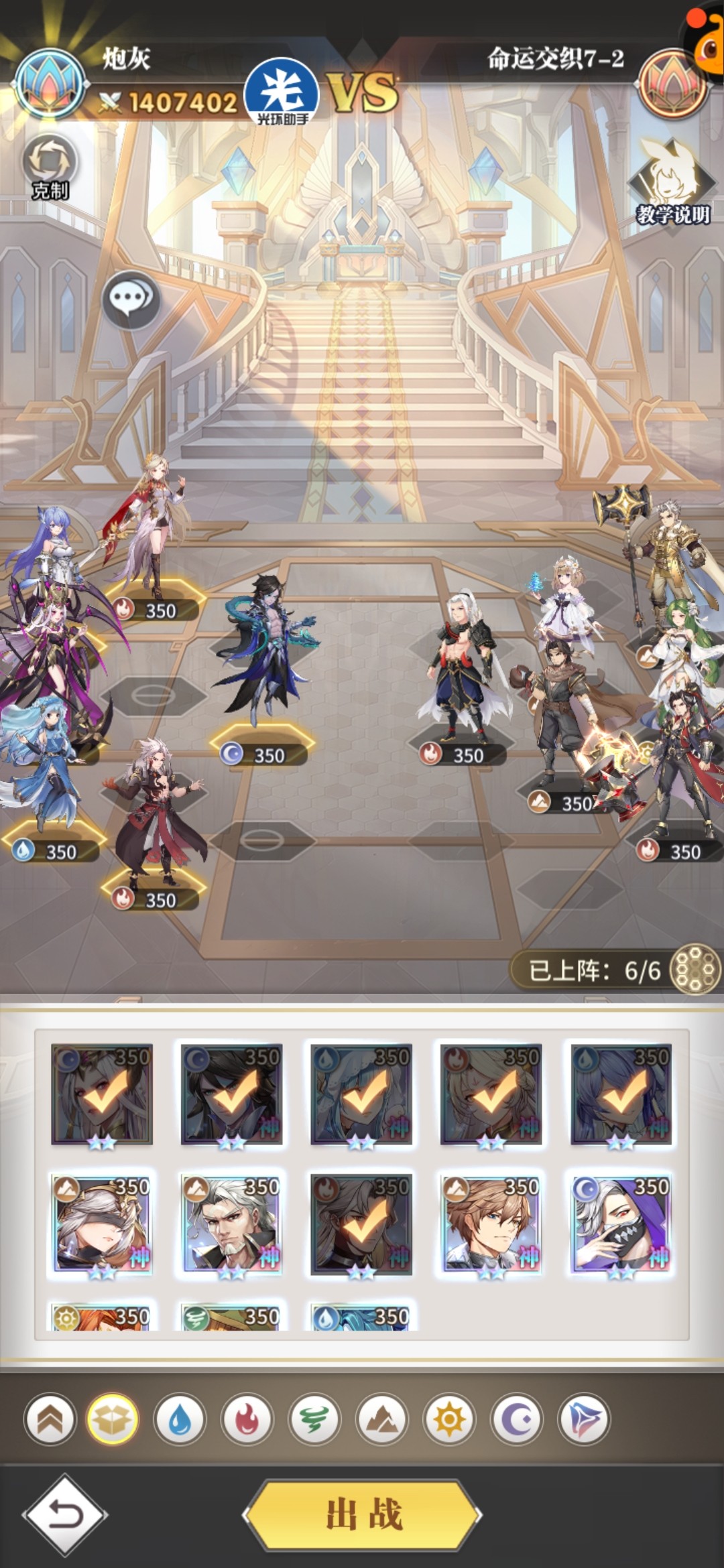The image size is (724, 1568).
Task: Start the battle with 出战 button
Action: pos(363,1514)
